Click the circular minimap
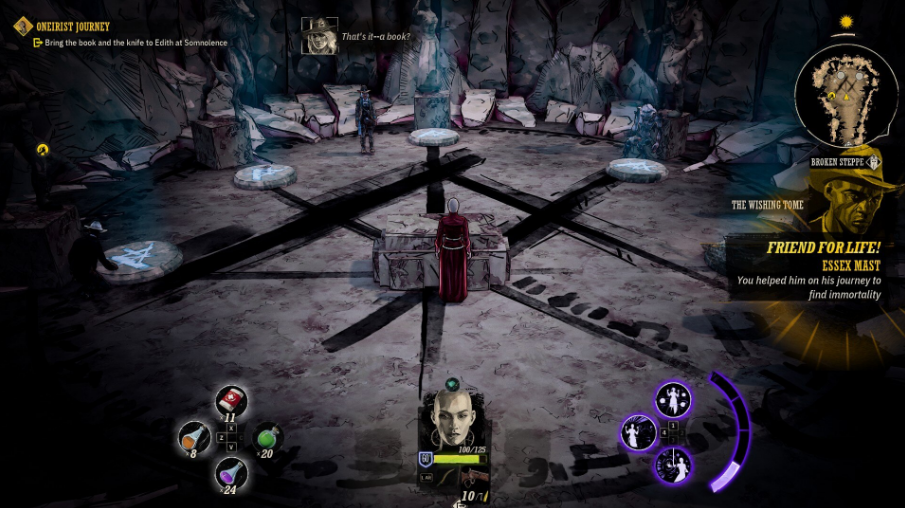Viewport: 905px width, 508px height. click(x=845, y=94)
